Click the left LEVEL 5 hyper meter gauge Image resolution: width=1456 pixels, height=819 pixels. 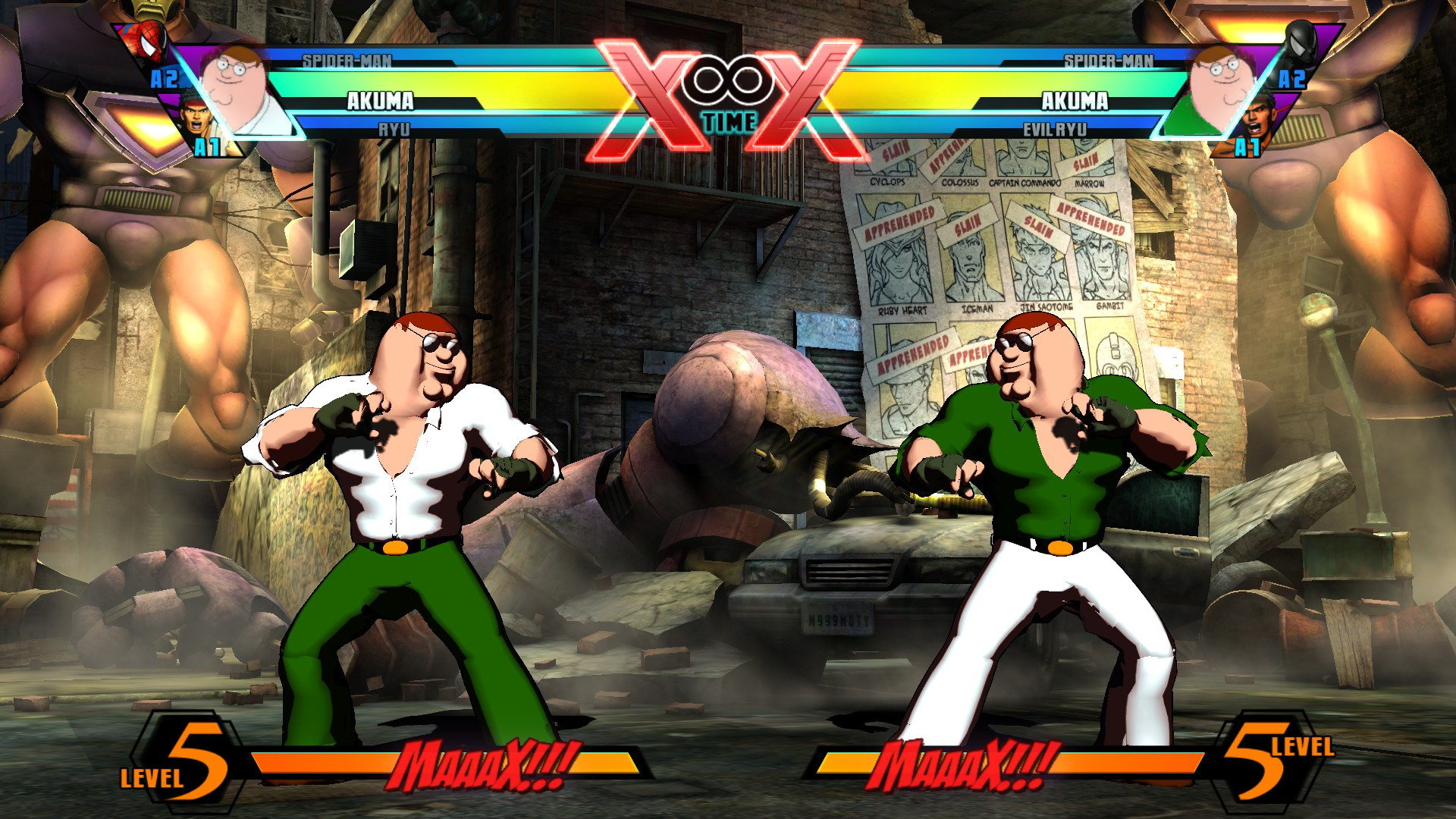point(186,758)
